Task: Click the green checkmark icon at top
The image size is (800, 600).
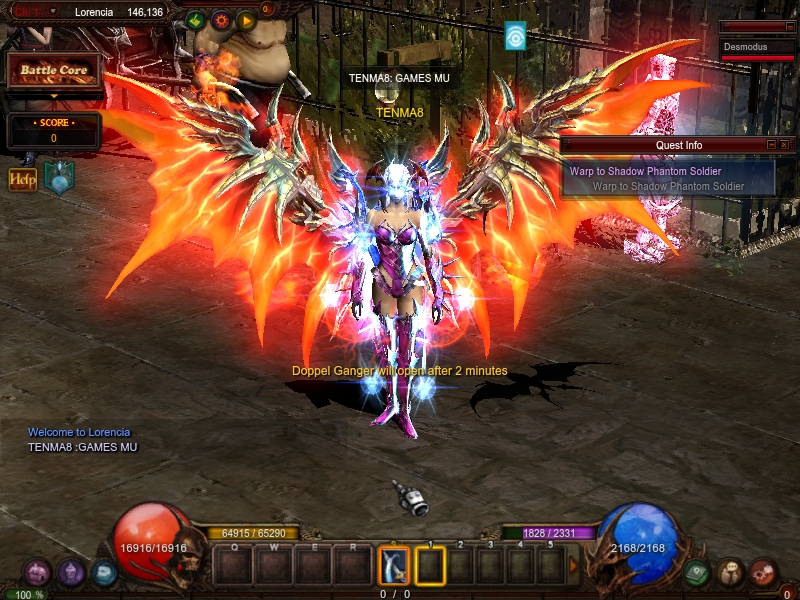Action: [x=195, y=19]
